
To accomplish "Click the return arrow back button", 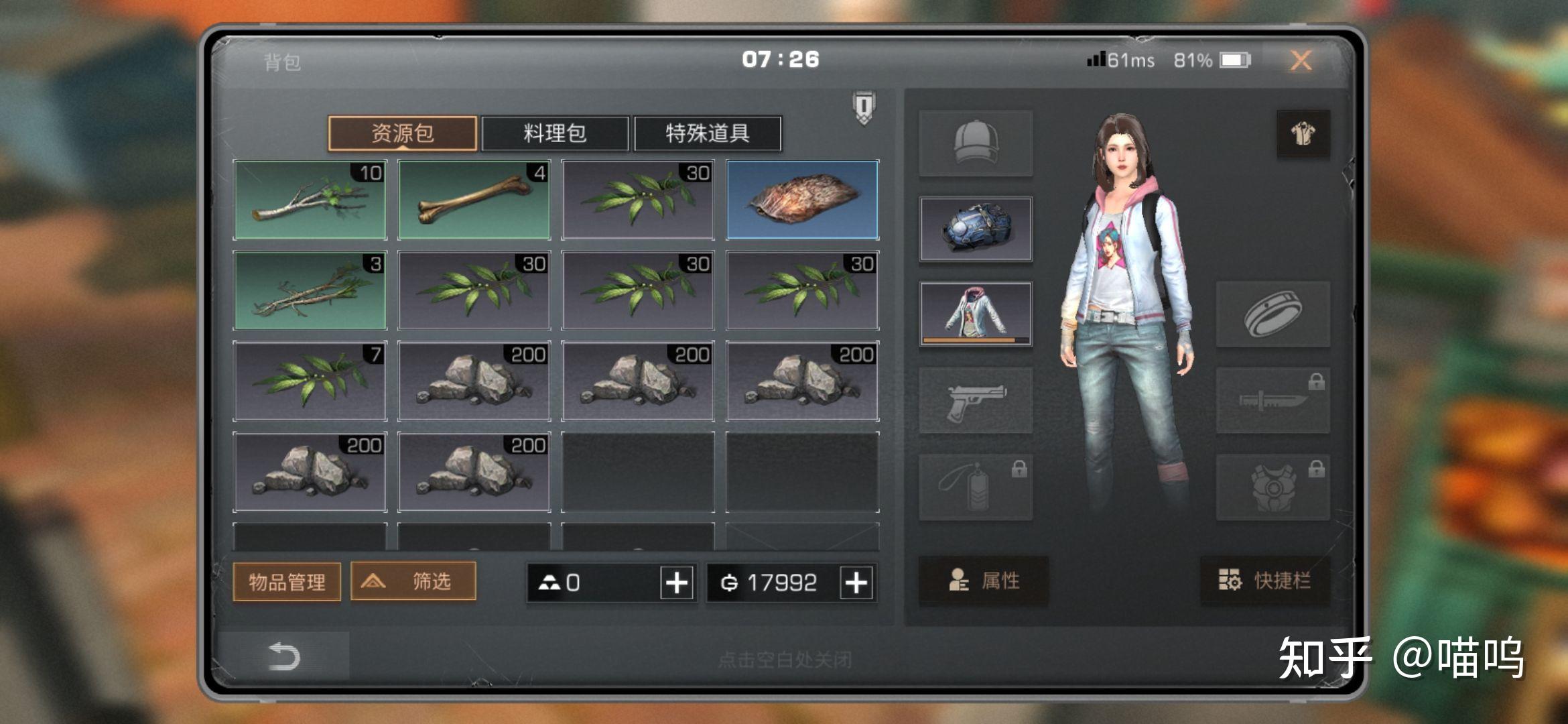I will point(283,657).
